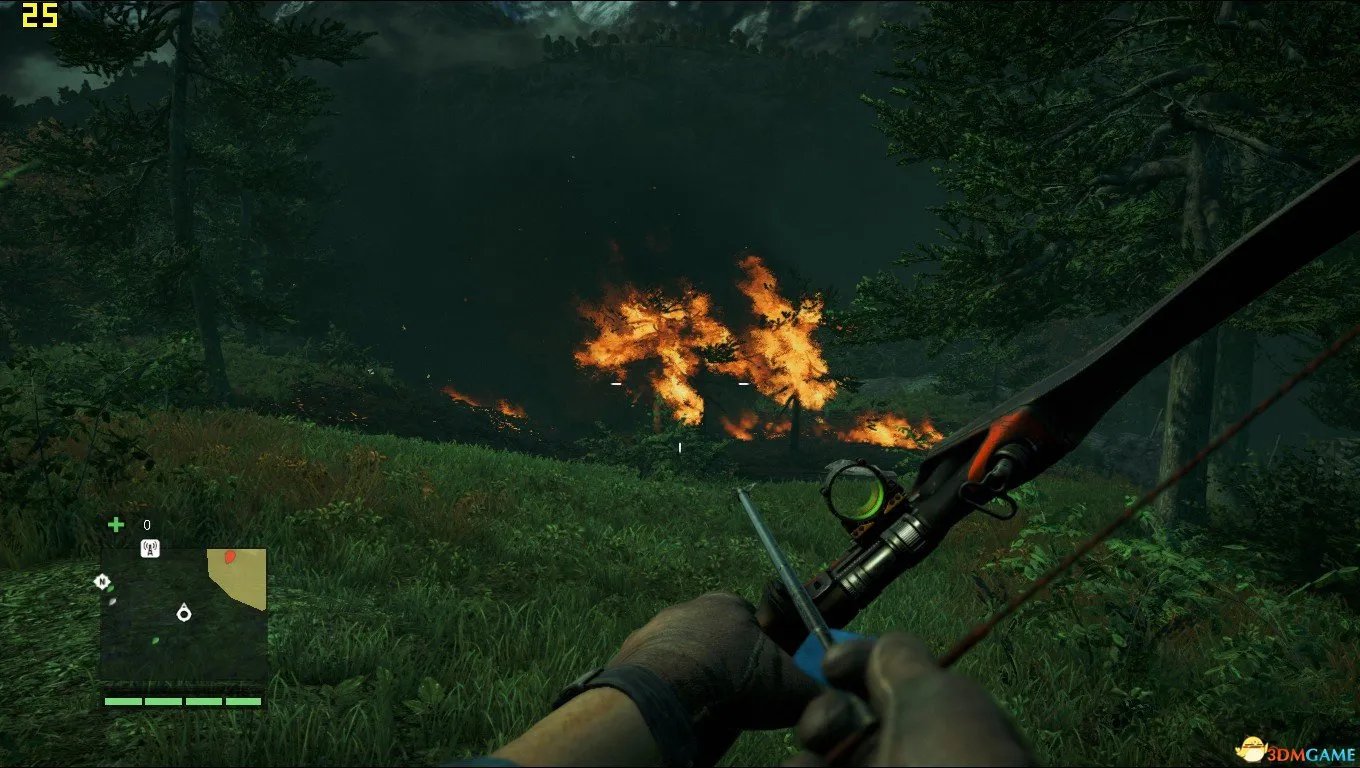Screen dimensions: 1360x768
Task: Click the red marker on the minimap
Action: [x=230, y=556]
